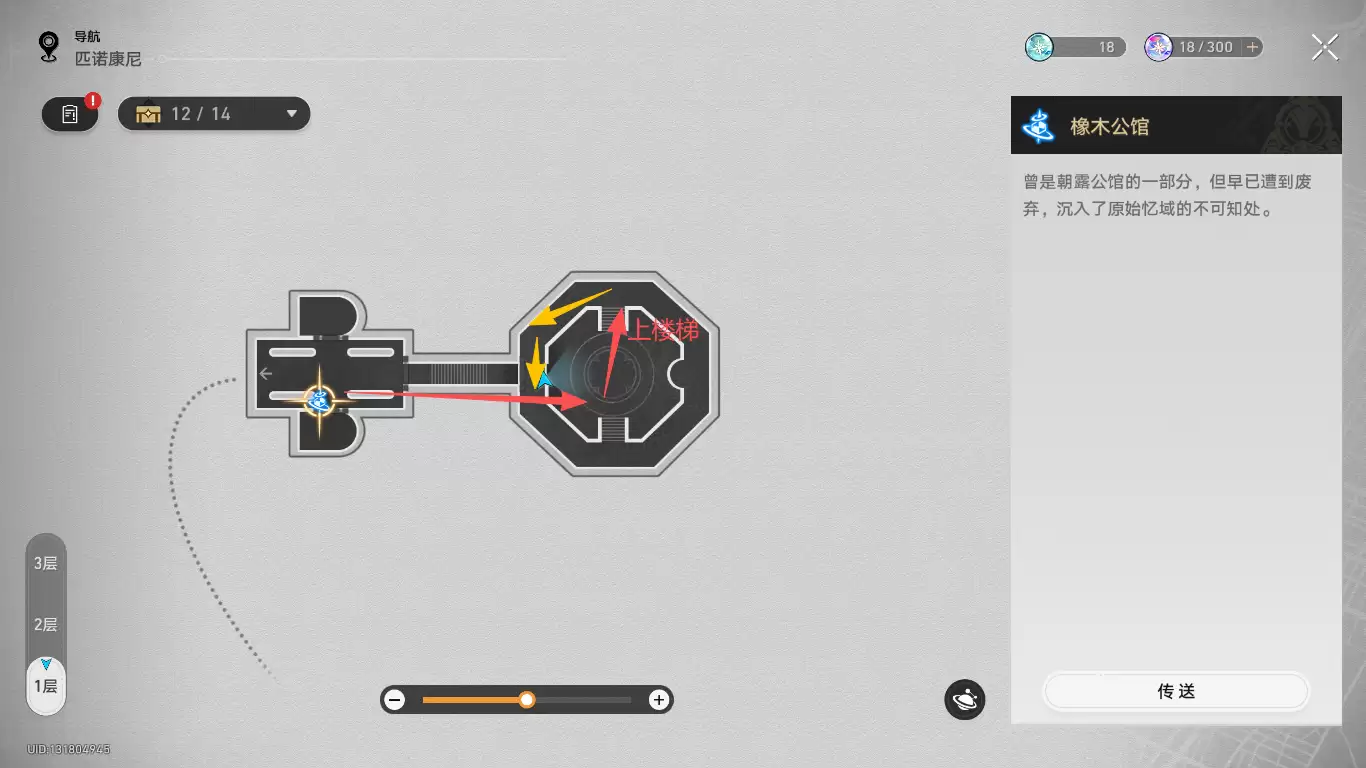Viewport: 1366px width, 768px height.
Task: Click the left arrow exit on map
Action: click(x=265, y=374)
